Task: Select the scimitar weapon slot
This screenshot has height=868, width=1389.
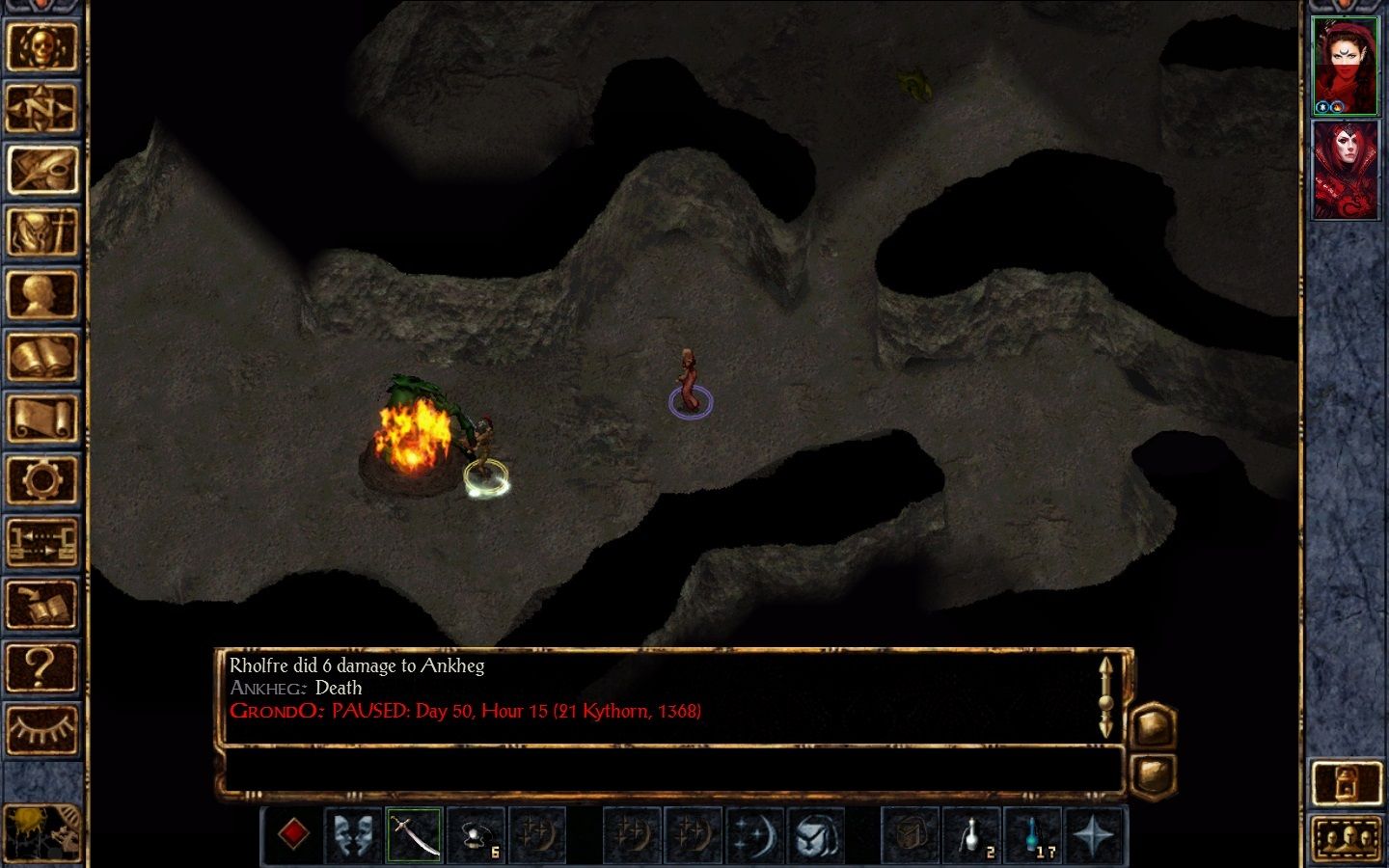Action: (414, 834)
